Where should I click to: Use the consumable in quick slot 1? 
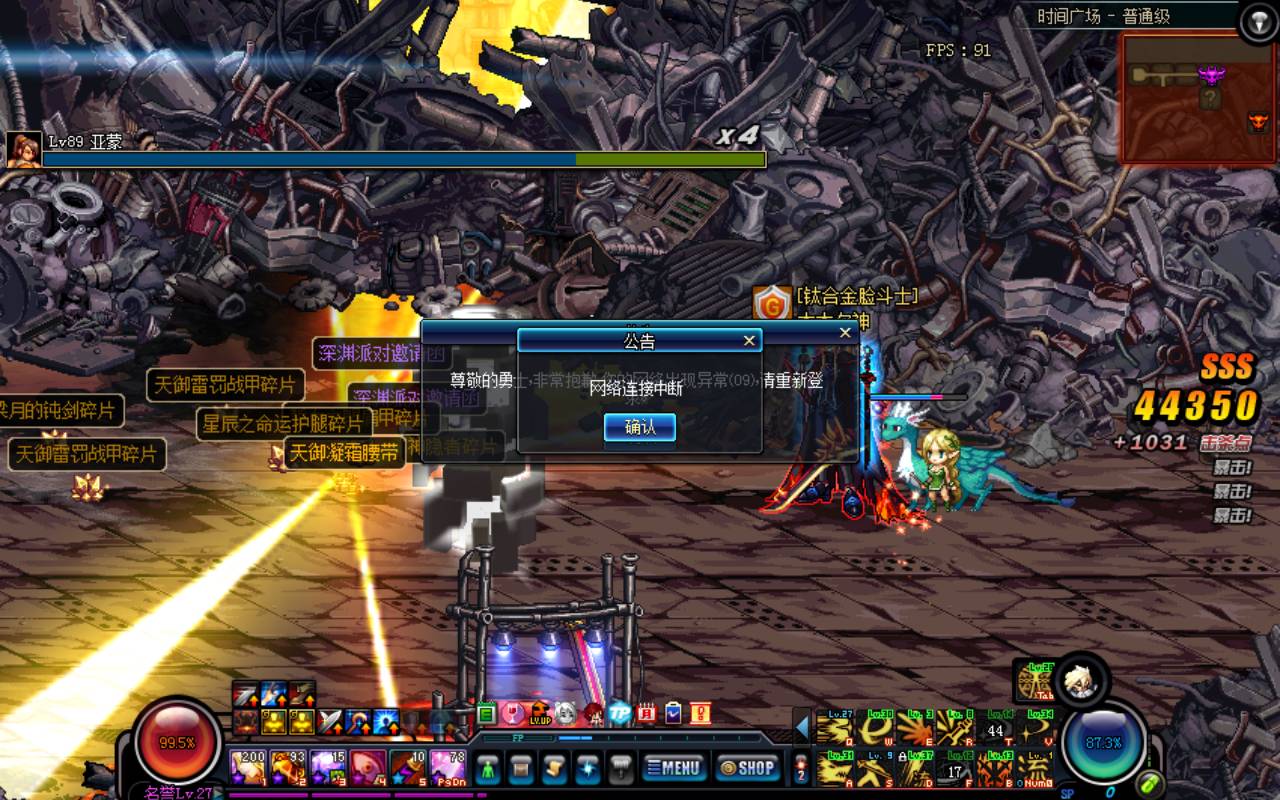pos(247,767)
